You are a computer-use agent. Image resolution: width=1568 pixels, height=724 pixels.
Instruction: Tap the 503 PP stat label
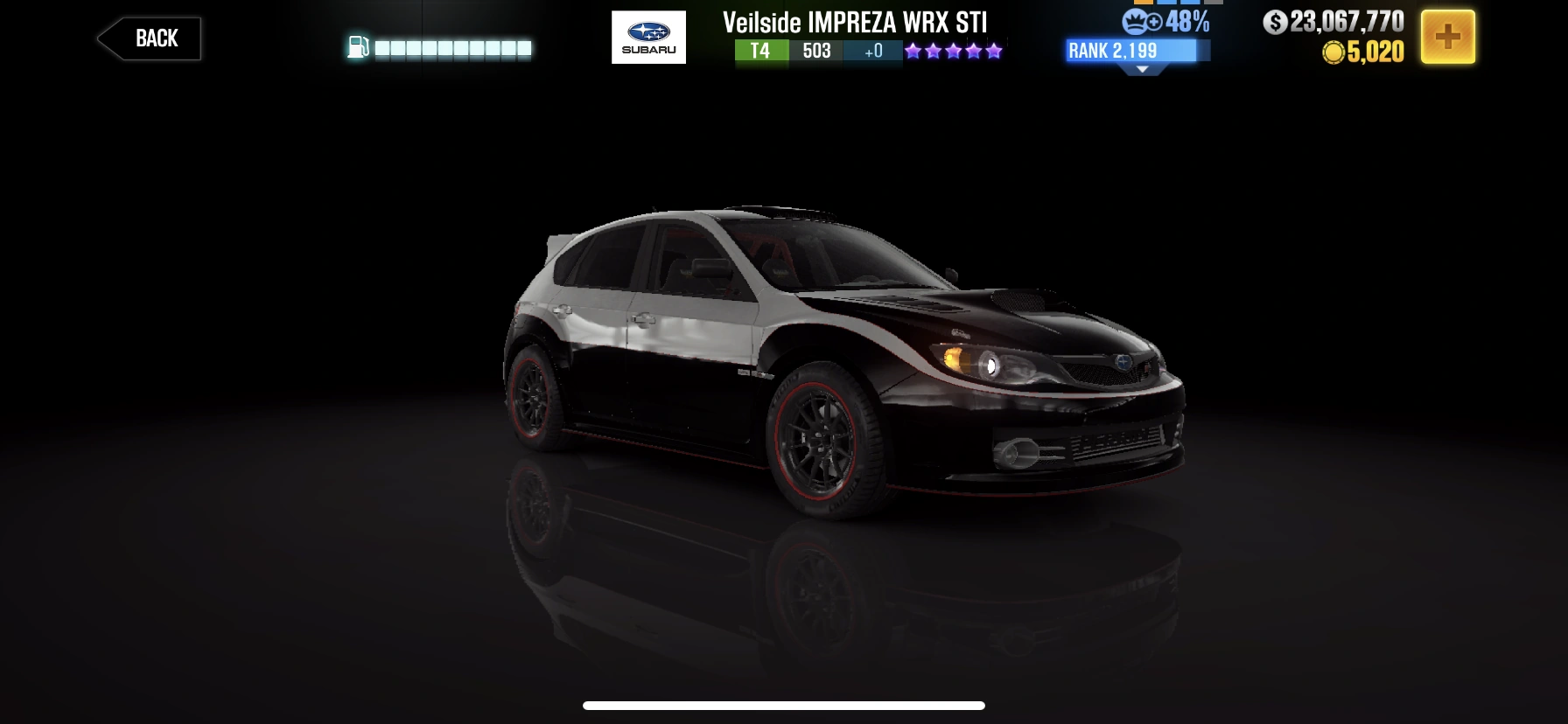(816, 52)
